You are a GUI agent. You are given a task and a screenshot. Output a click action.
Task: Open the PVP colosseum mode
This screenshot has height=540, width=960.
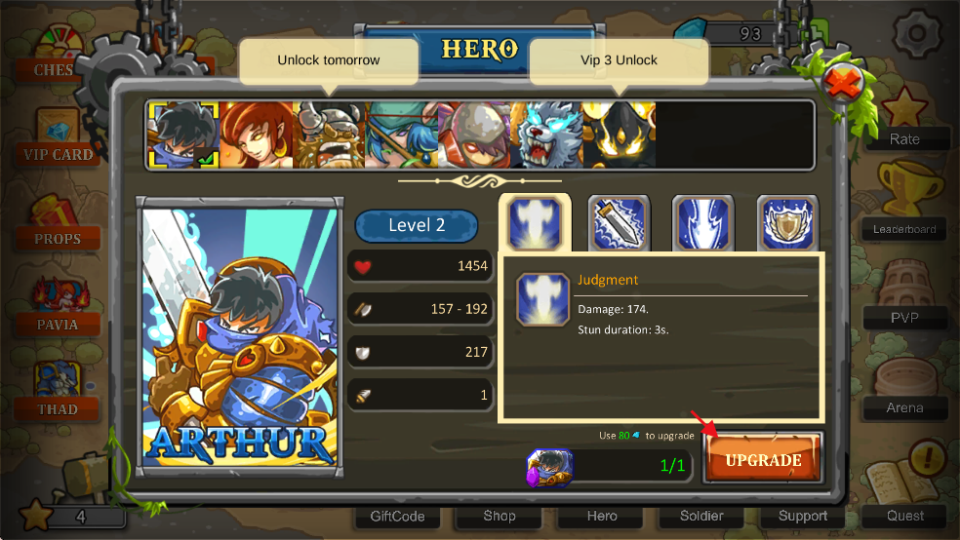click(x=904, y=298)
